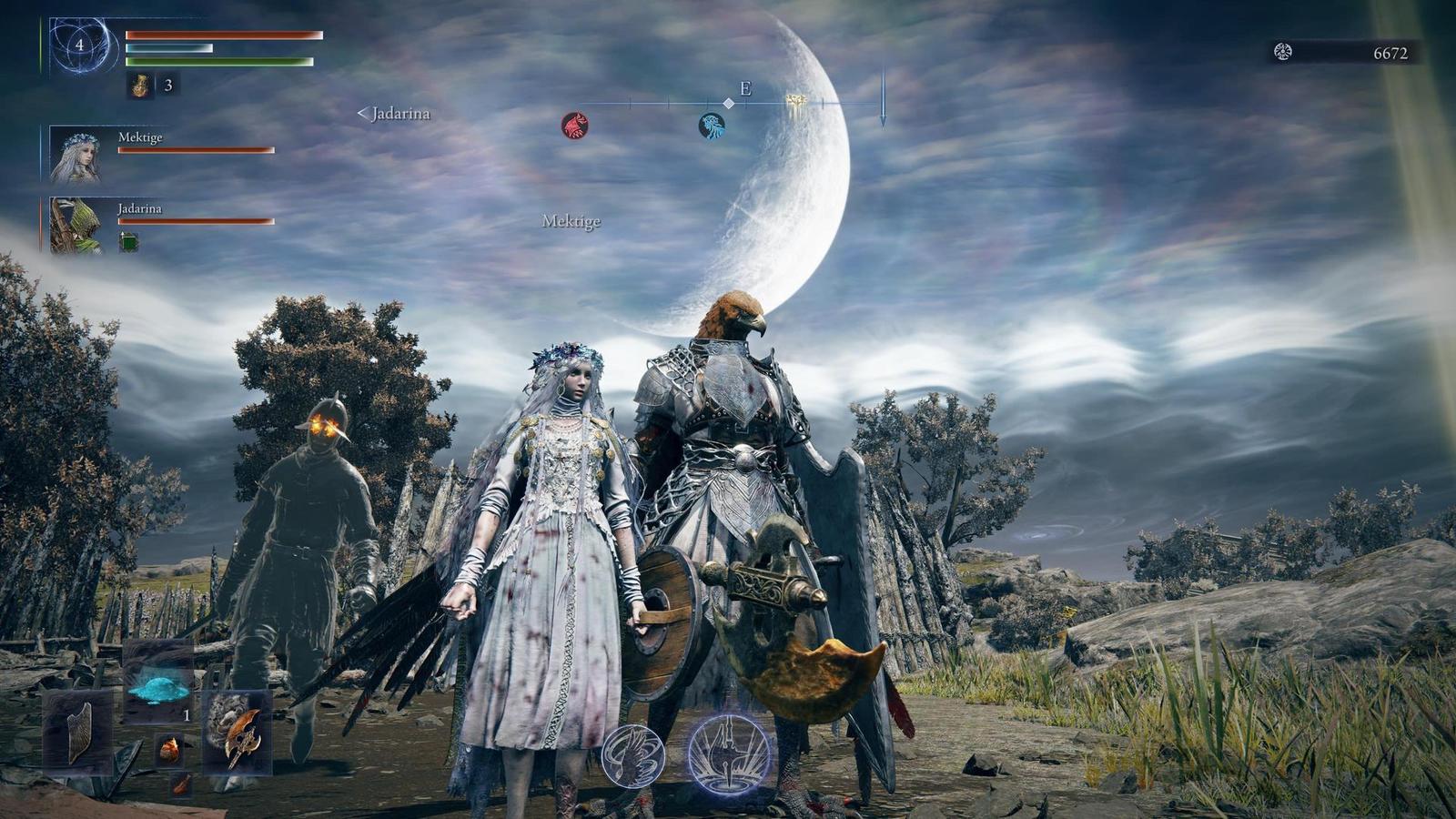This screenshot has width=1456, height=819.
Task: Click the blue ally marker on the compass
Action: pos(711,125)
